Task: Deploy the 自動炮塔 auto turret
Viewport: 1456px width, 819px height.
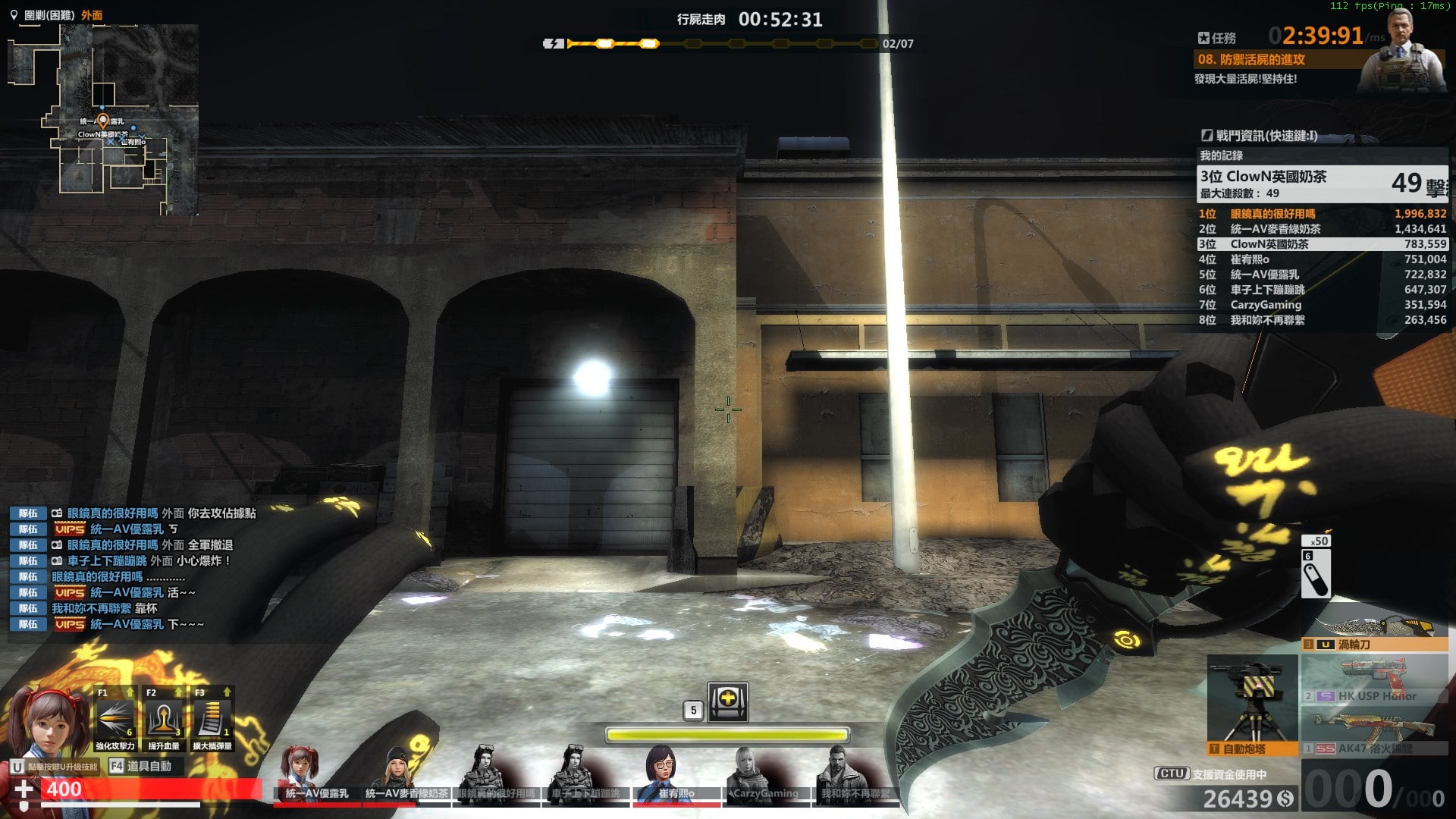Action: 1251,707
